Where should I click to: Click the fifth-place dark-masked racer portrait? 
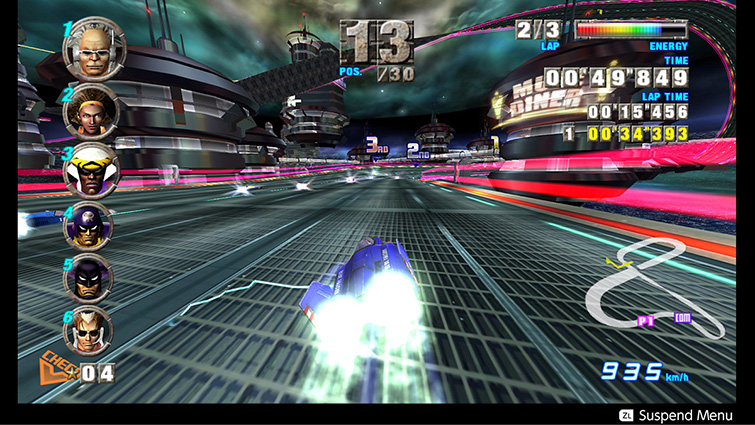[88, 278]
